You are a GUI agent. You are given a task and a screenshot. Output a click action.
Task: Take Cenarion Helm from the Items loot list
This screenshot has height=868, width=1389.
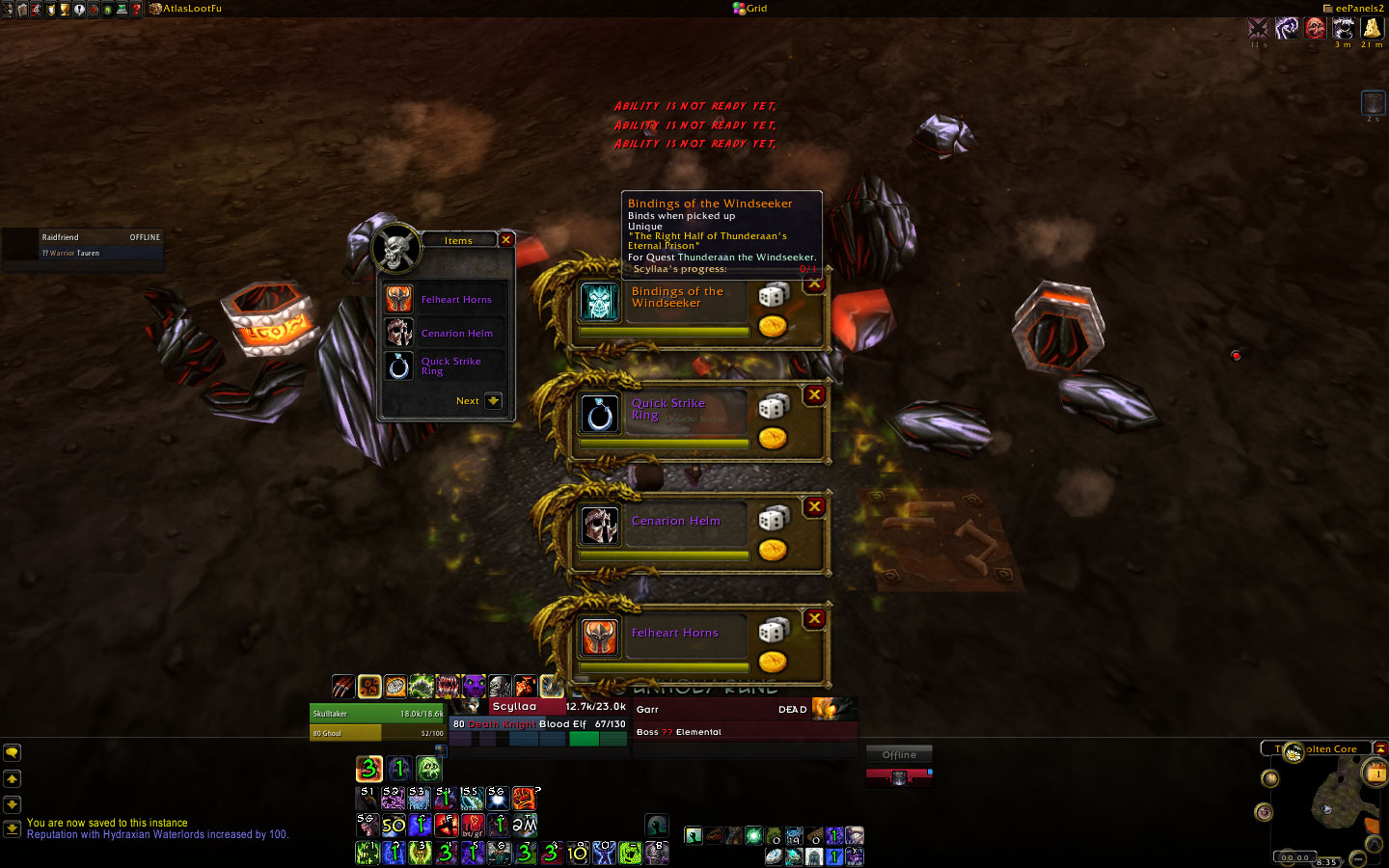tap(399, 334)
